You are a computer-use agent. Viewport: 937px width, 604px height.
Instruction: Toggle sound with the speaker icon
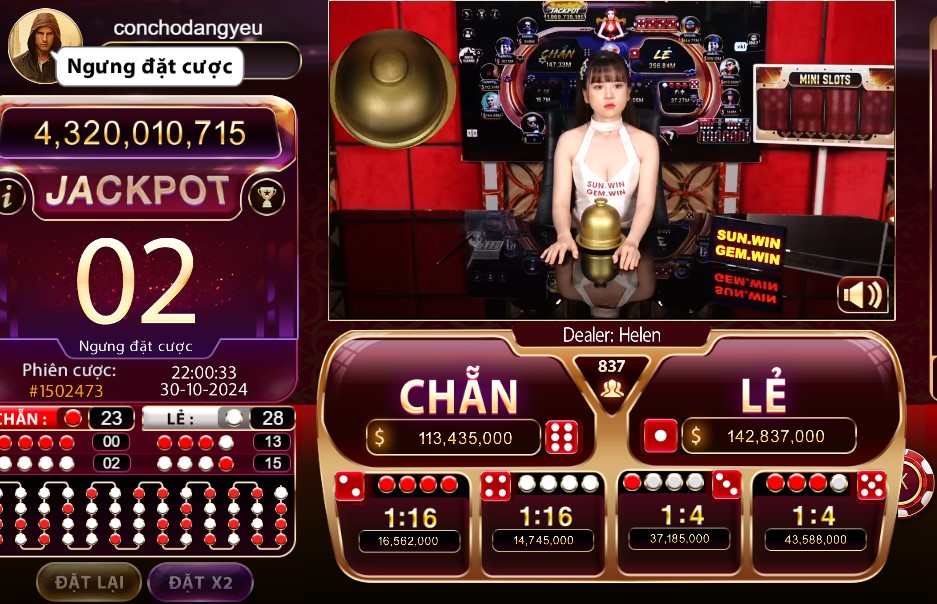coord(862,295)
